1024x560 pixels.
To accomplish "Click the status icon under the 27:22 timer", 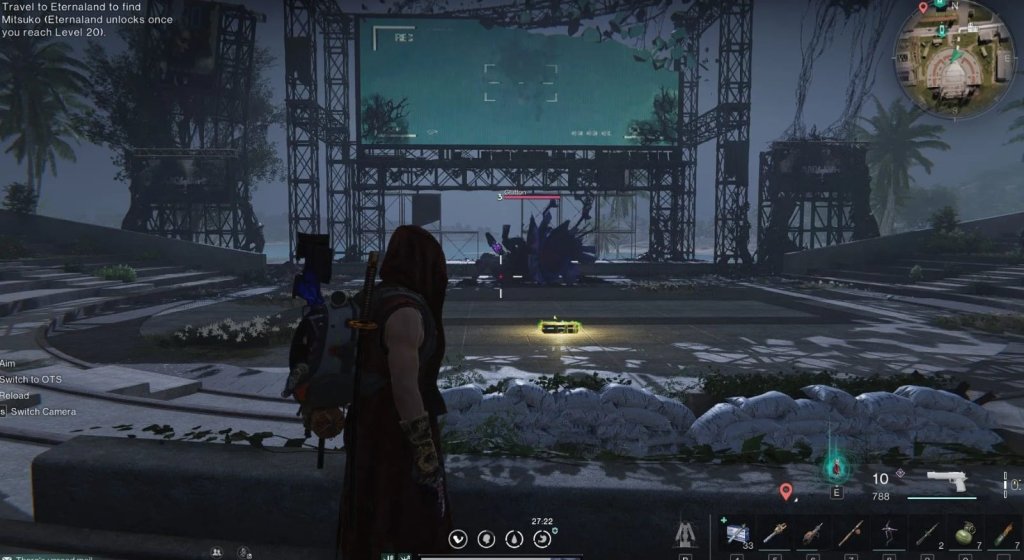I will pyautogui.click(x=542, y=539).
